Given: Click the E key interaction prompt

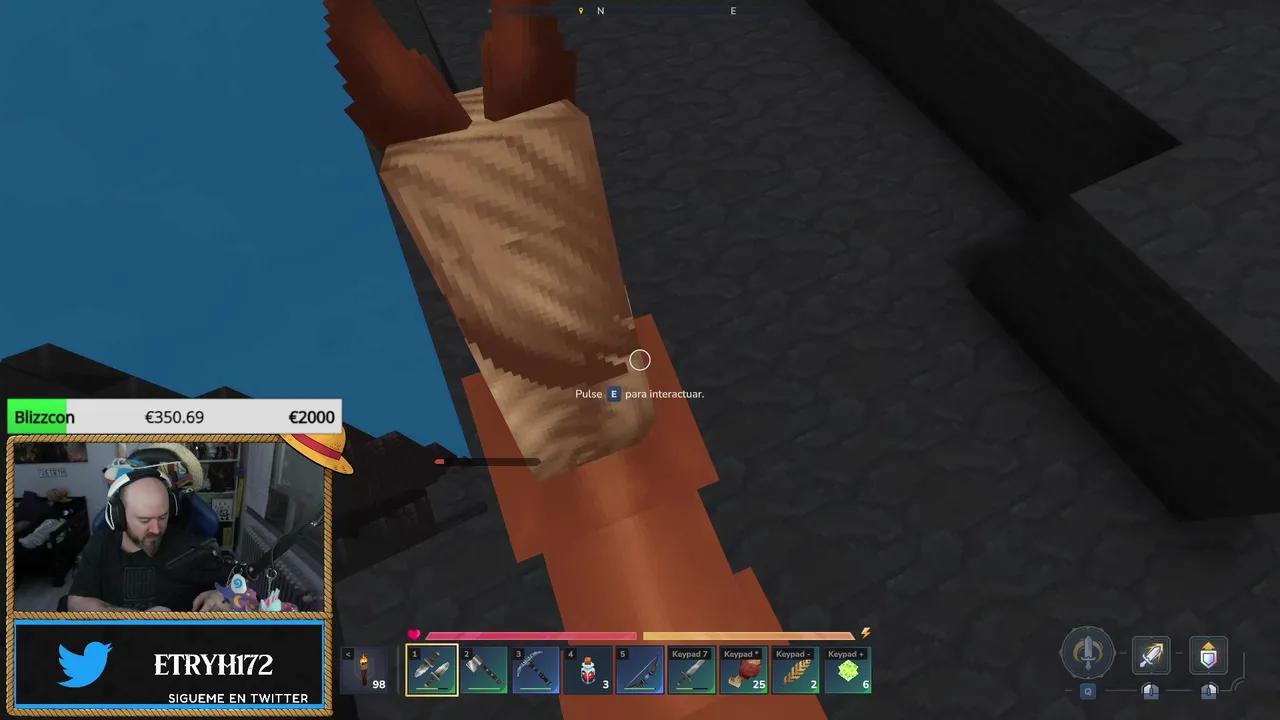Looking at the screenshot, I should (x=613, y=394).
